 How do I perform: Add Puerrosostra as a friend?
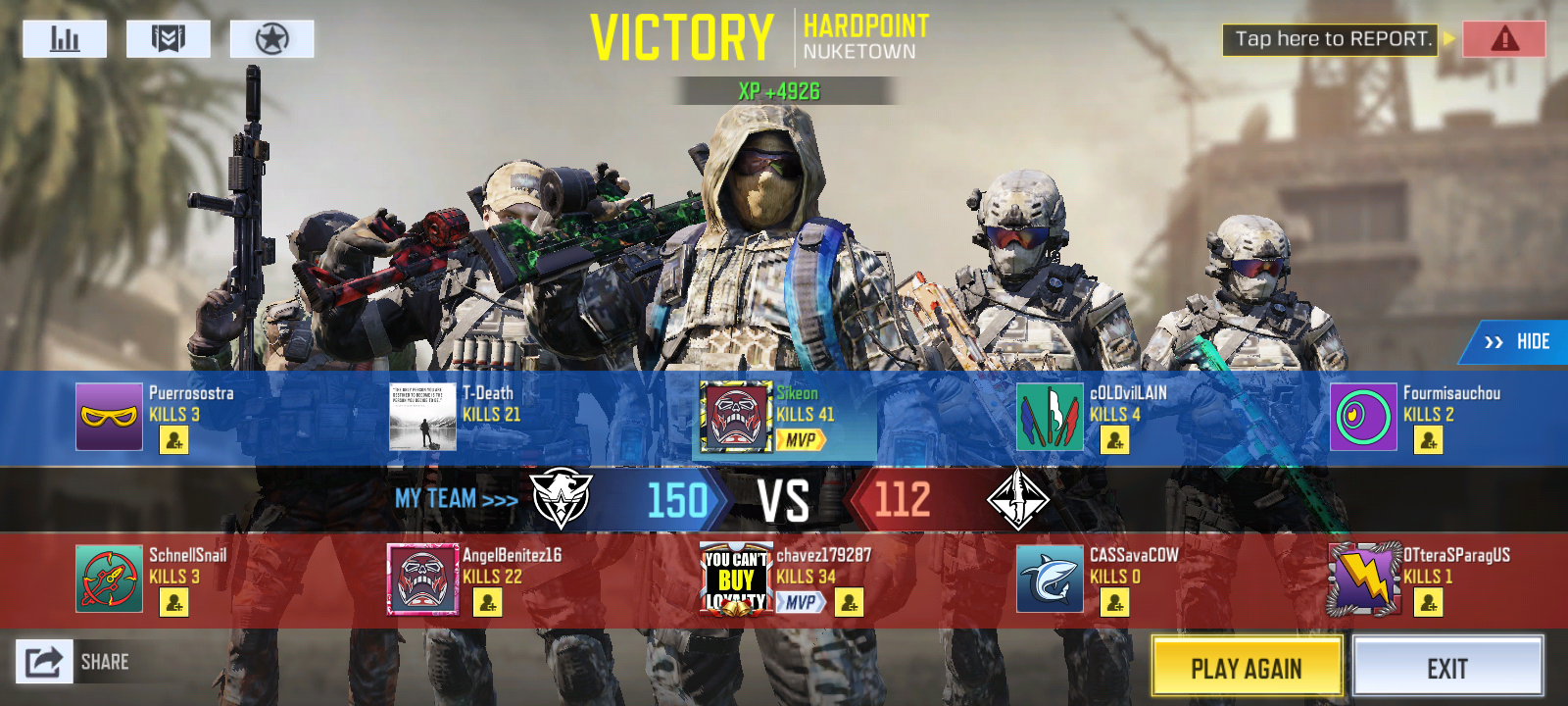coord(173,441)
